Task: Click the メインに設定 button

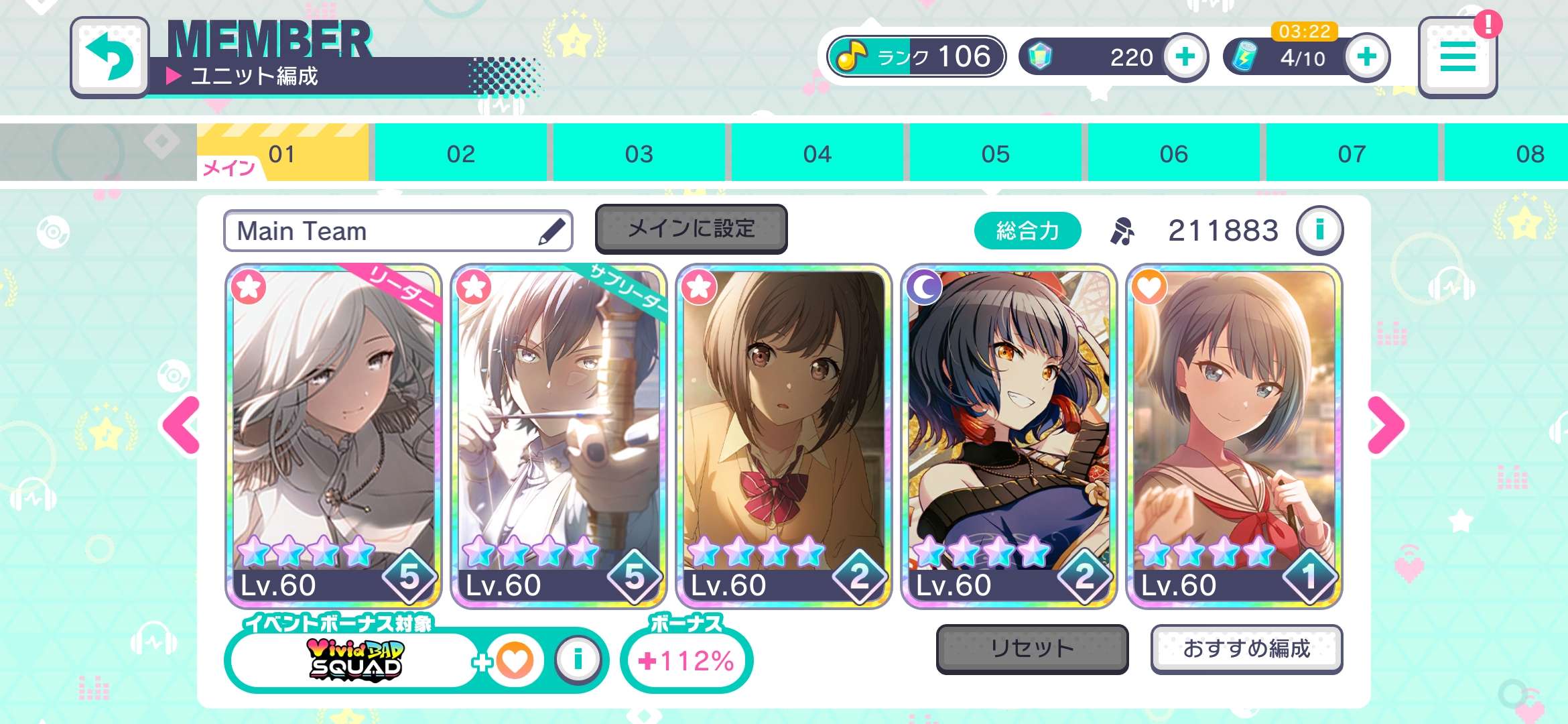Action: 691,229
